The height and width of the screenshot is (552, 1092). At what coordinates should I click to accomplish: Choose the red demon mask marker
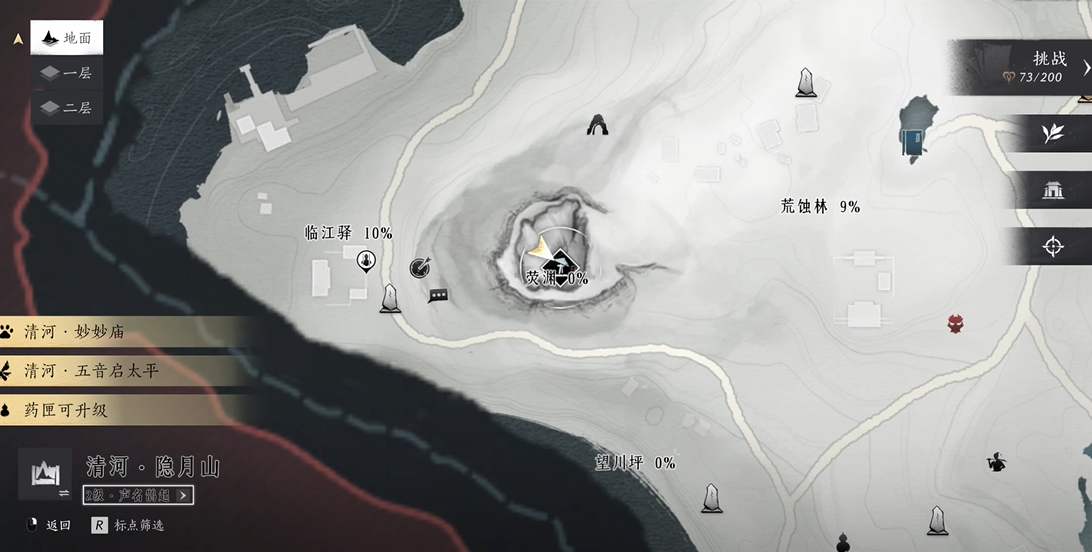click(956, 323)
